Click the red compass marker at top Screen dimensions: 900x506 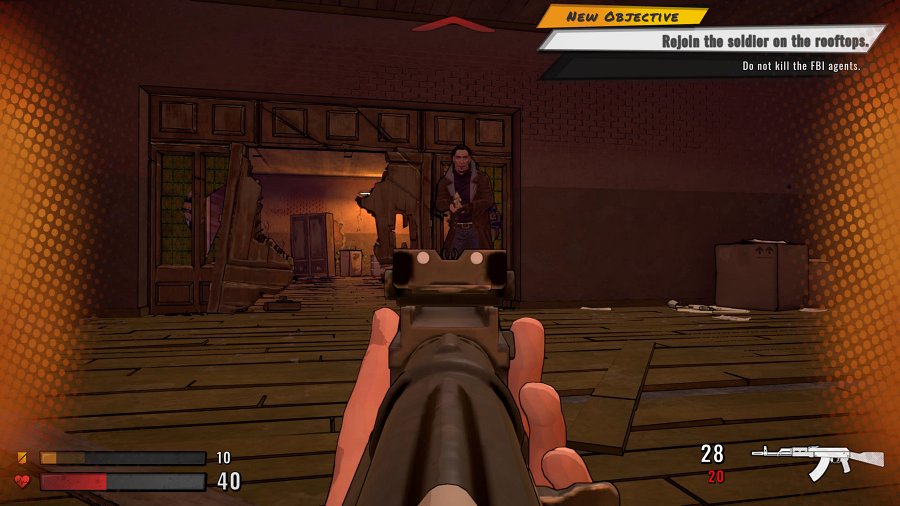(x=453, y=24)
